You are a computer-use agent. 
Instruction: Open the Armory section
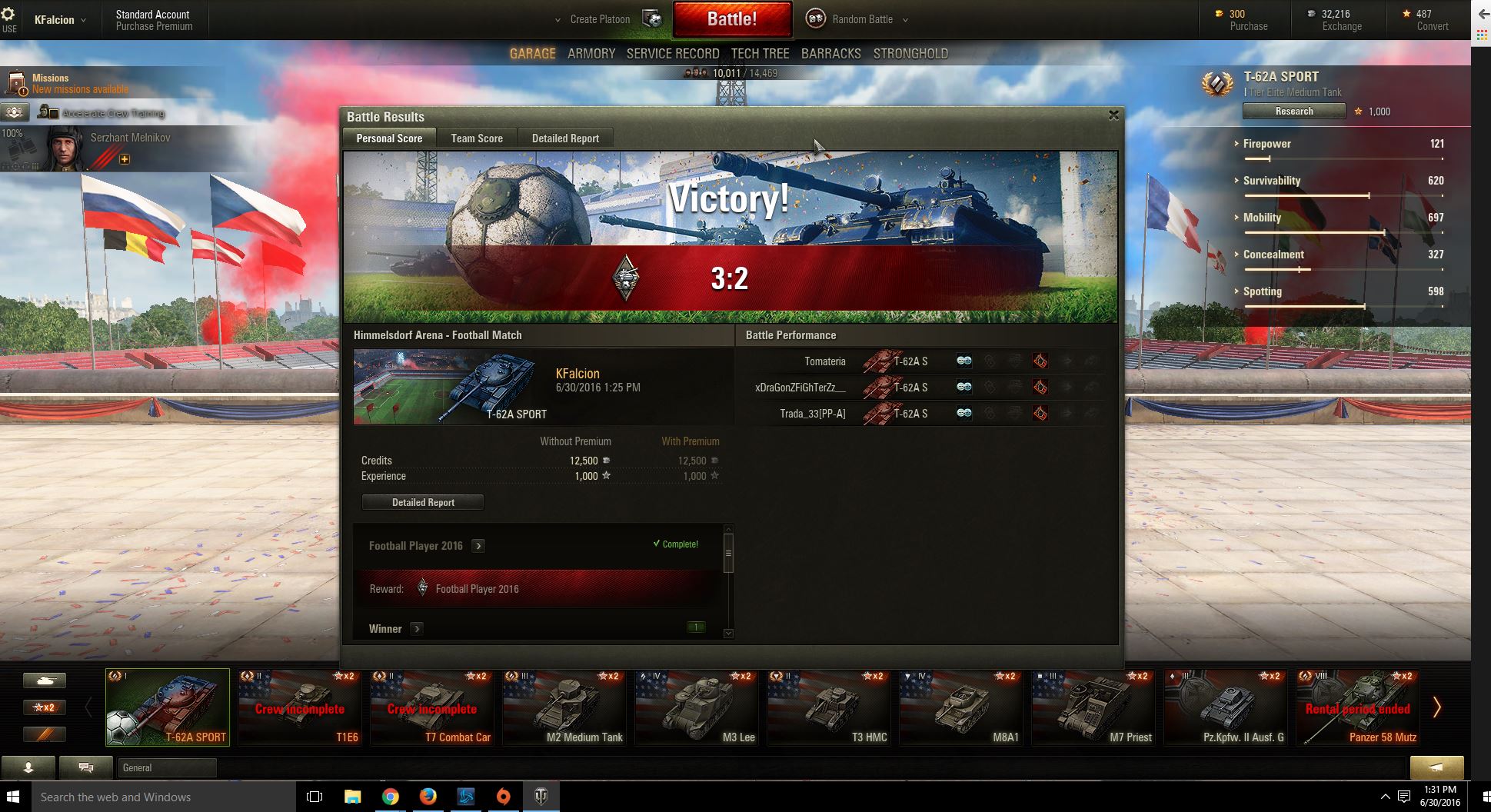point(591,54)
